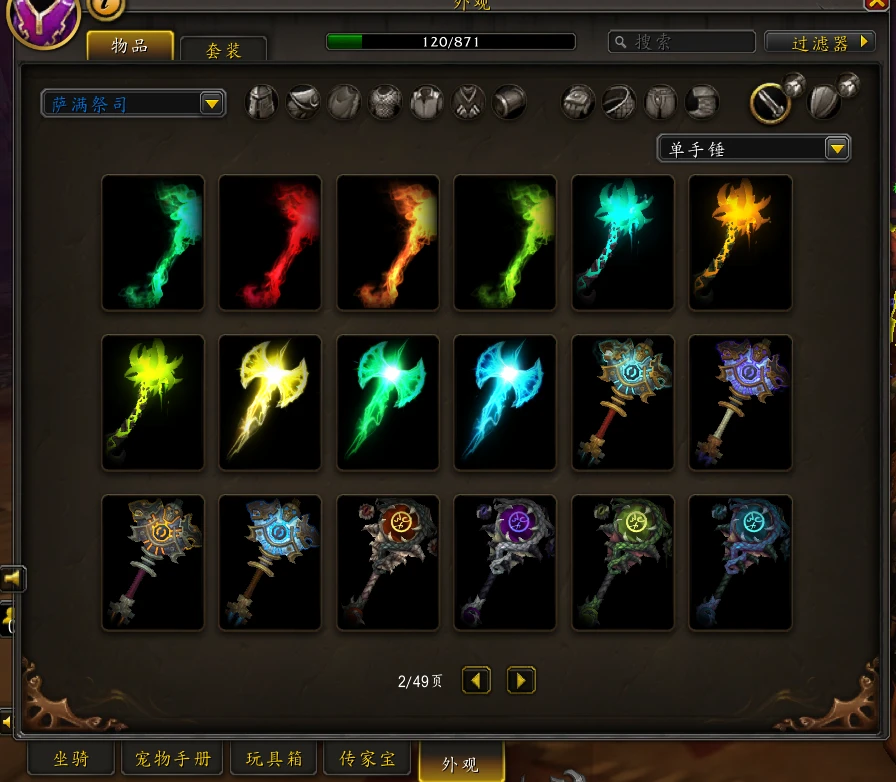This screenshot has width=896, height=782.
Task: Select the glowing yellow double-bladed axe appearance
Action: 270,402
